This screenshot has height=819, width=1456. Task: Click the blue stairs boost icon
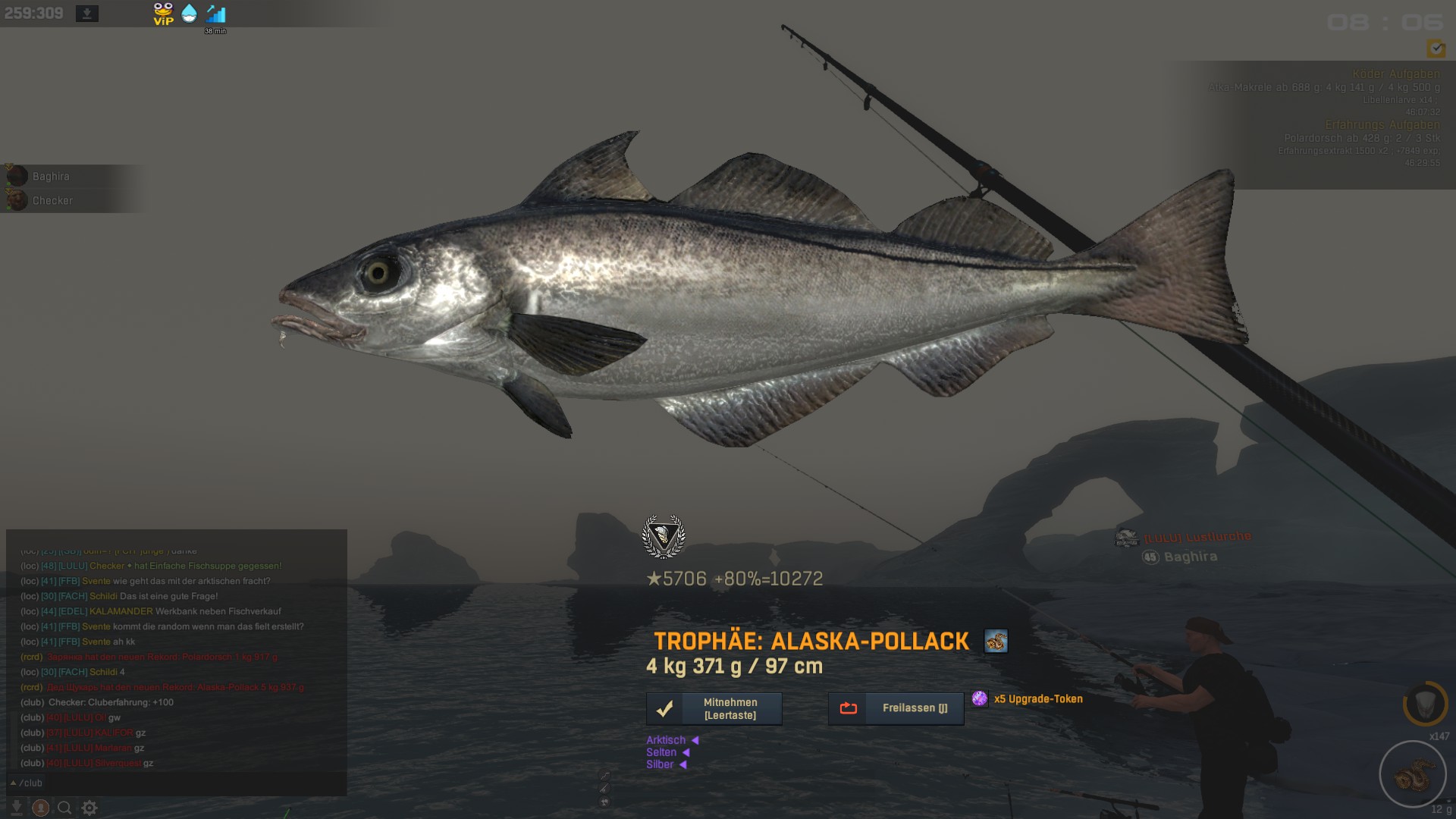coord(215,14)
